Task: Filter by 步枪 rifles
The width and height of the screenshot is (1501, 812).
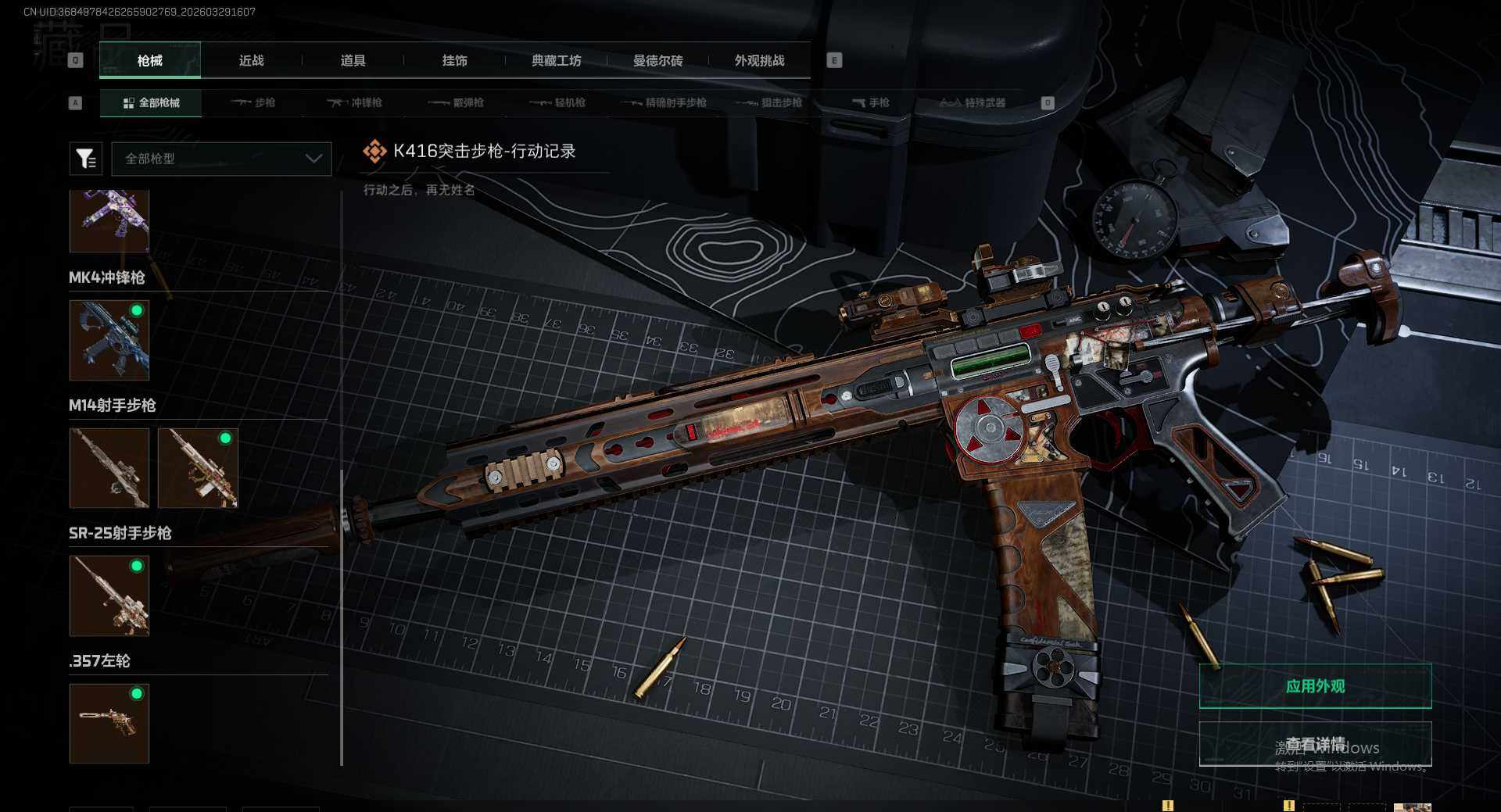Action: coord(253,102)
